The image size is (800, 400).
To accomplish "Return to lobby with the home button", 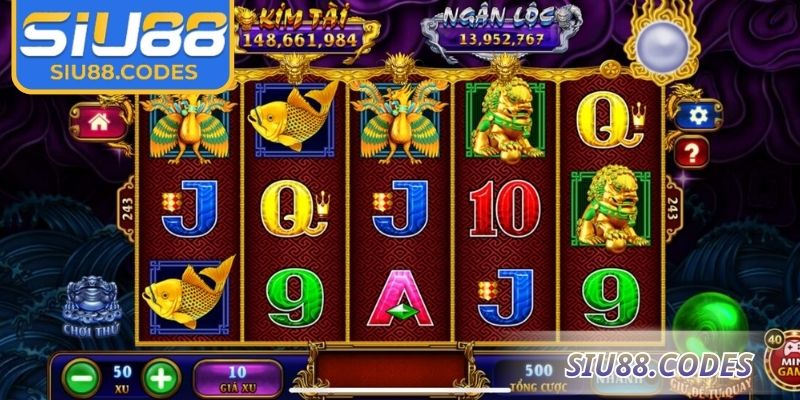I will pos(99,123).
